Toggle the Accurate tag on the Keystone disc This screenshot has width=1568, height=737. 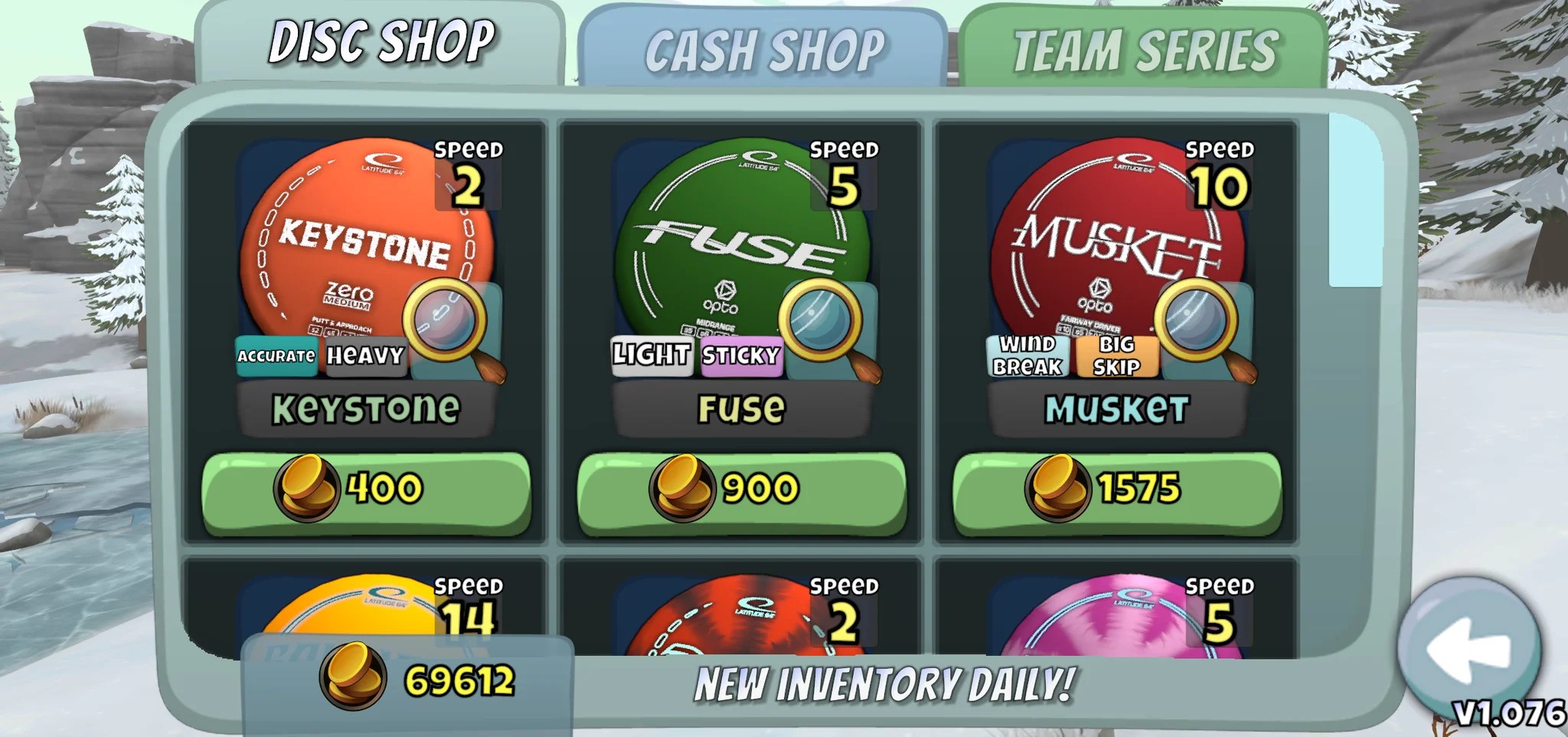[x=275, y=355]
